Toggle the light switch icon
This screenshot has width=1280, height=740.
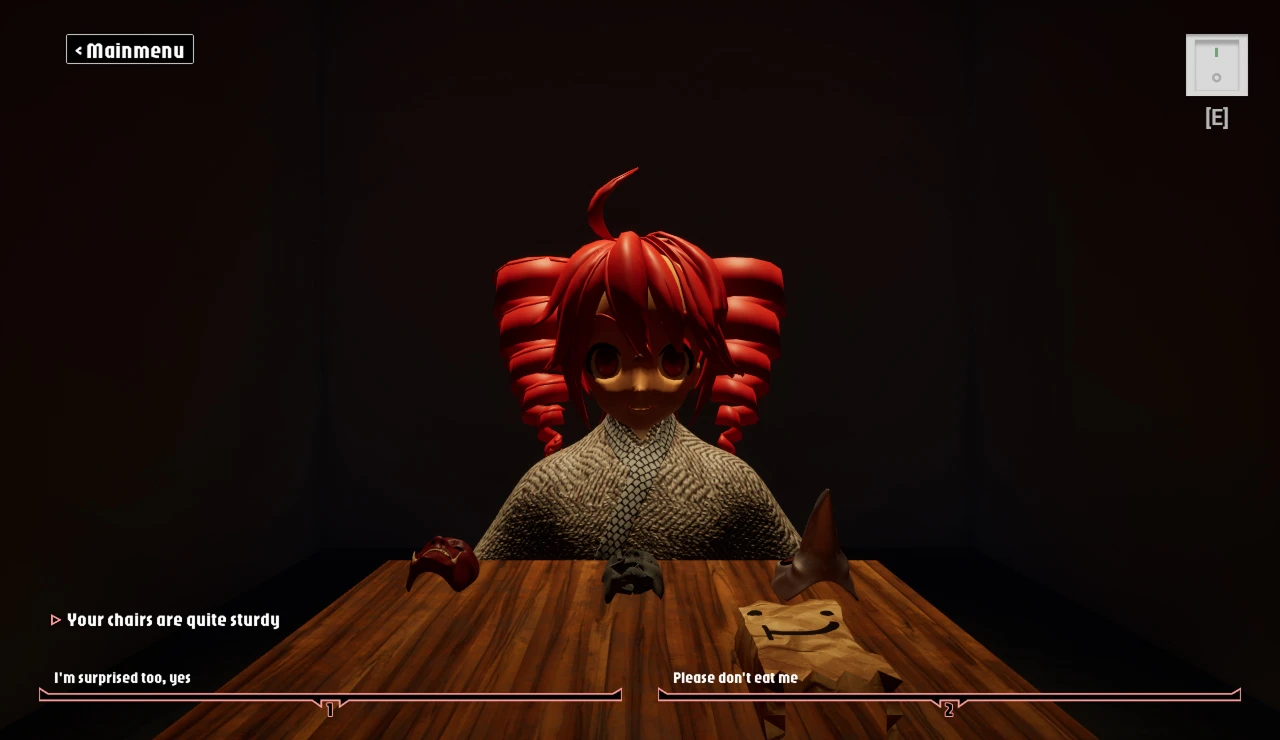(1216, 65)
